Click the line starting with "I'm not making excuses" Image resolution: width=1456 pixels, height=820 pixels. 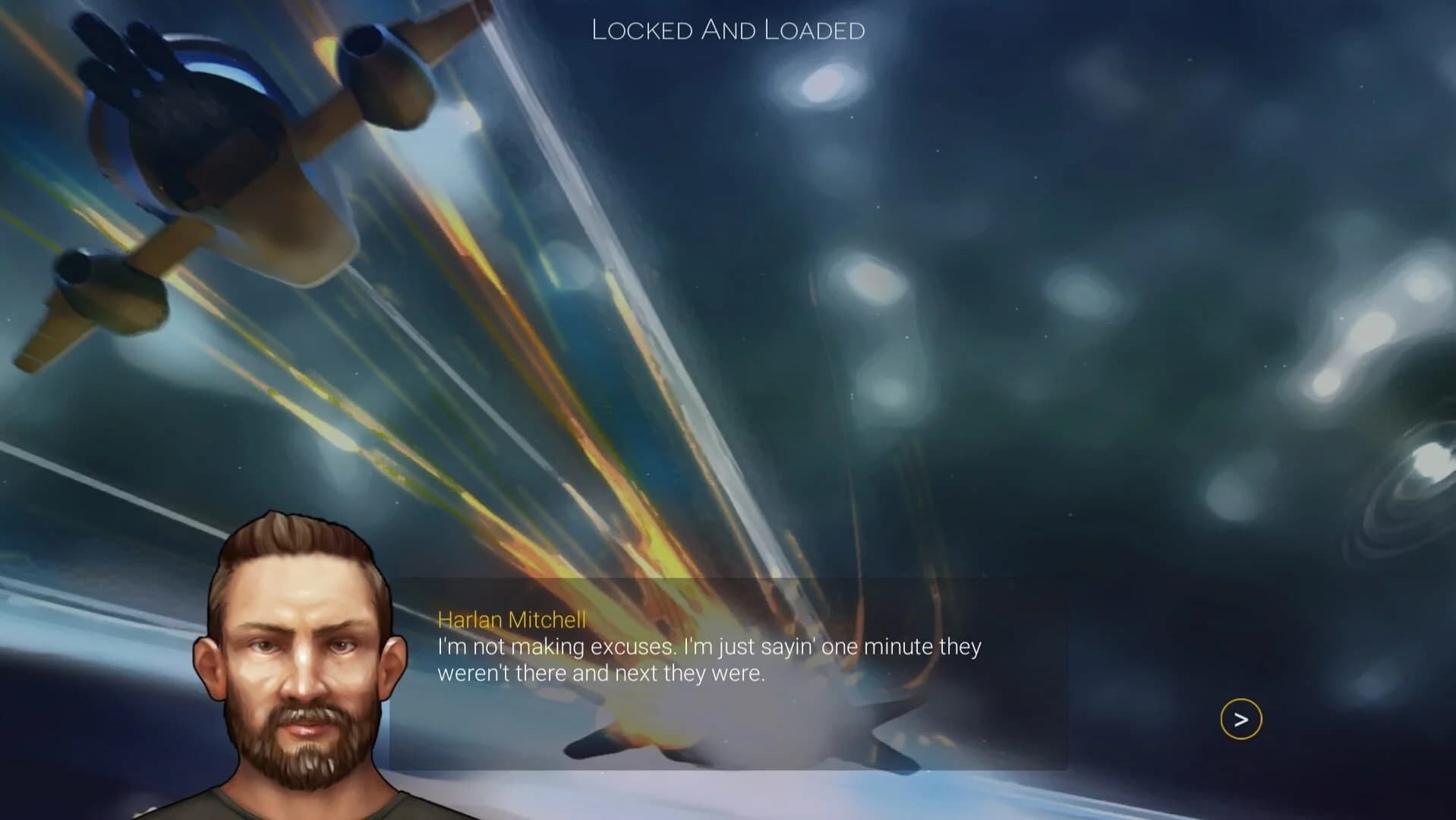[x=708, y=647]
